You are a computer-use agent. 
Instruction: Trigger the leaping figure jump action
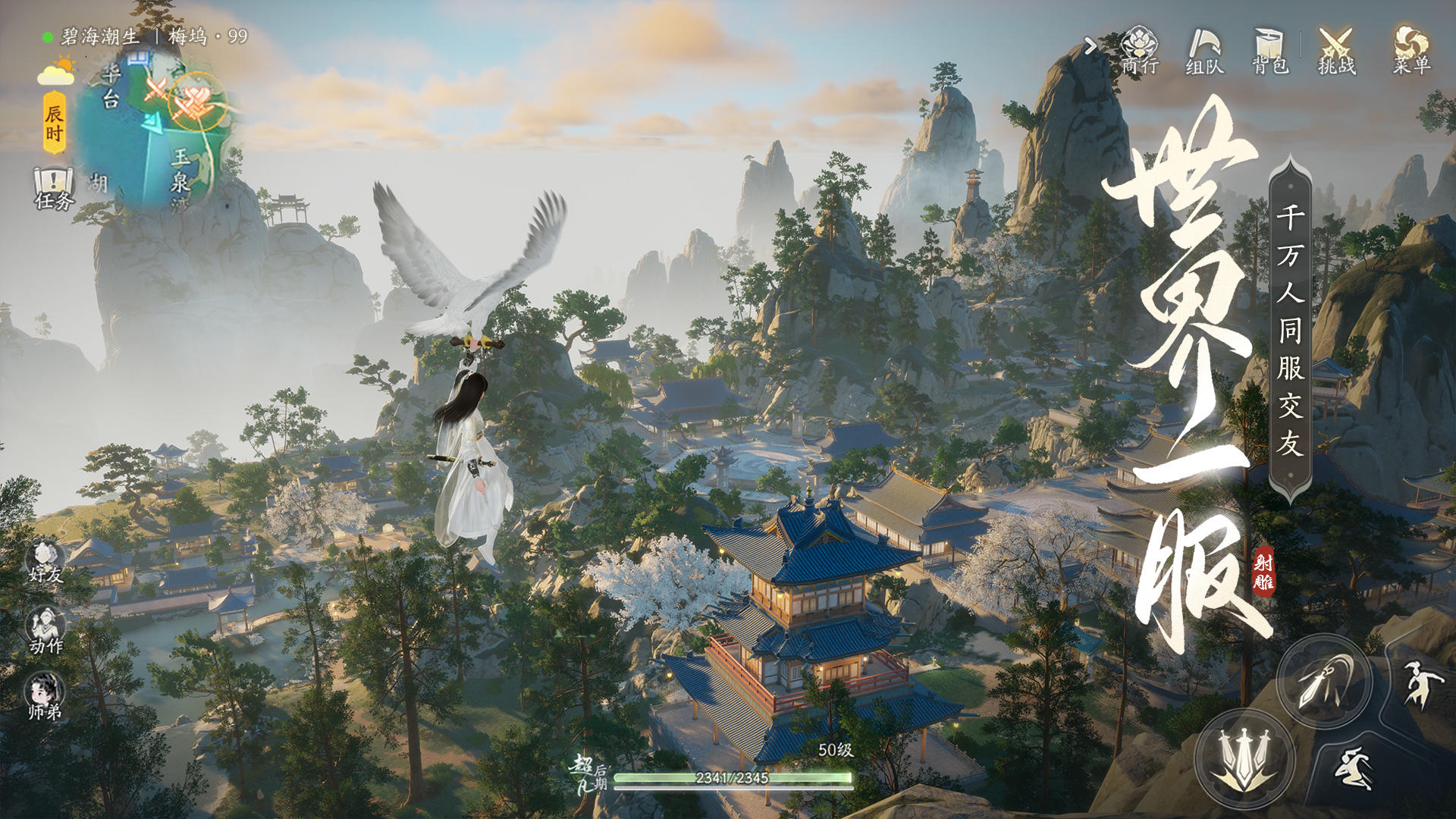(1415, 684)
